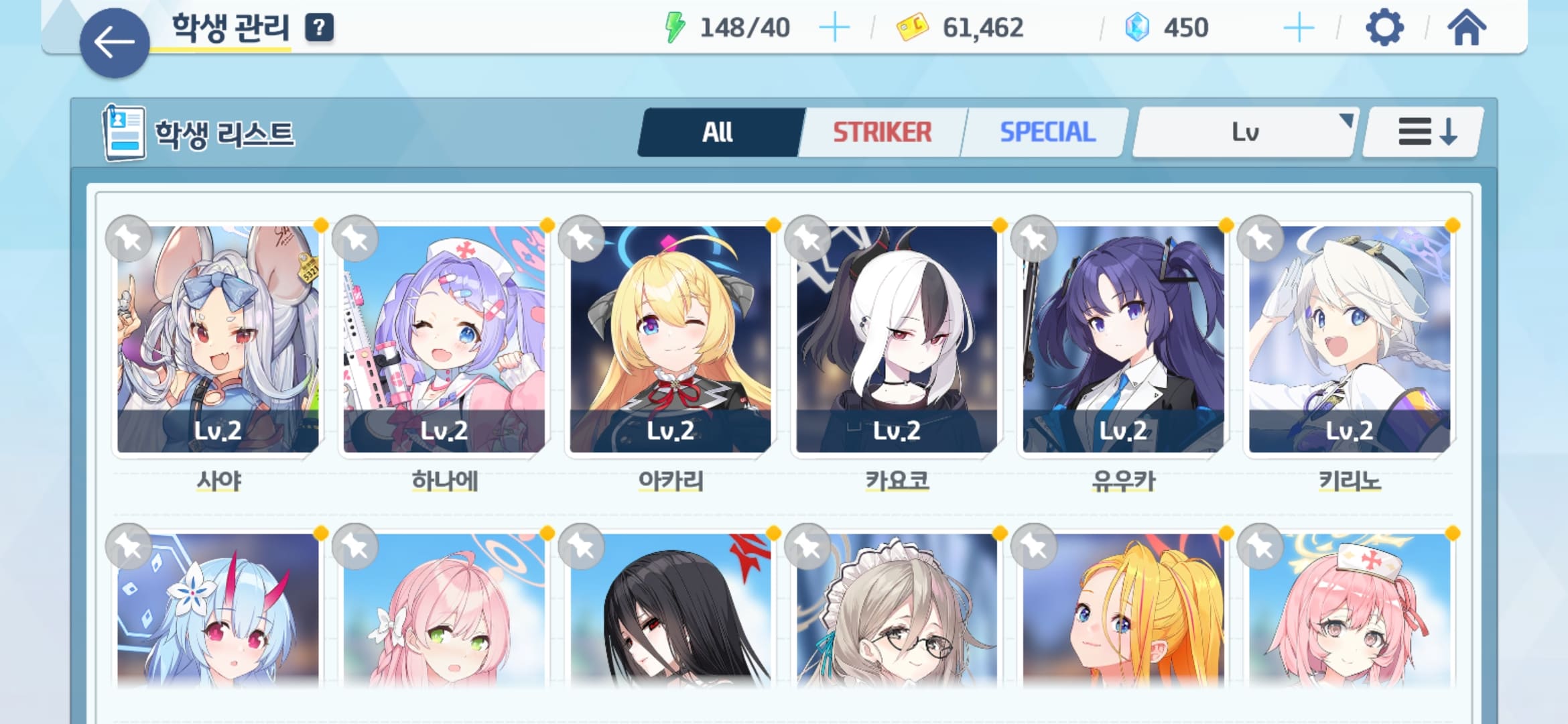Choose student 아카리 with blonde hair
Screen dimensions: 1568x724
670,339
